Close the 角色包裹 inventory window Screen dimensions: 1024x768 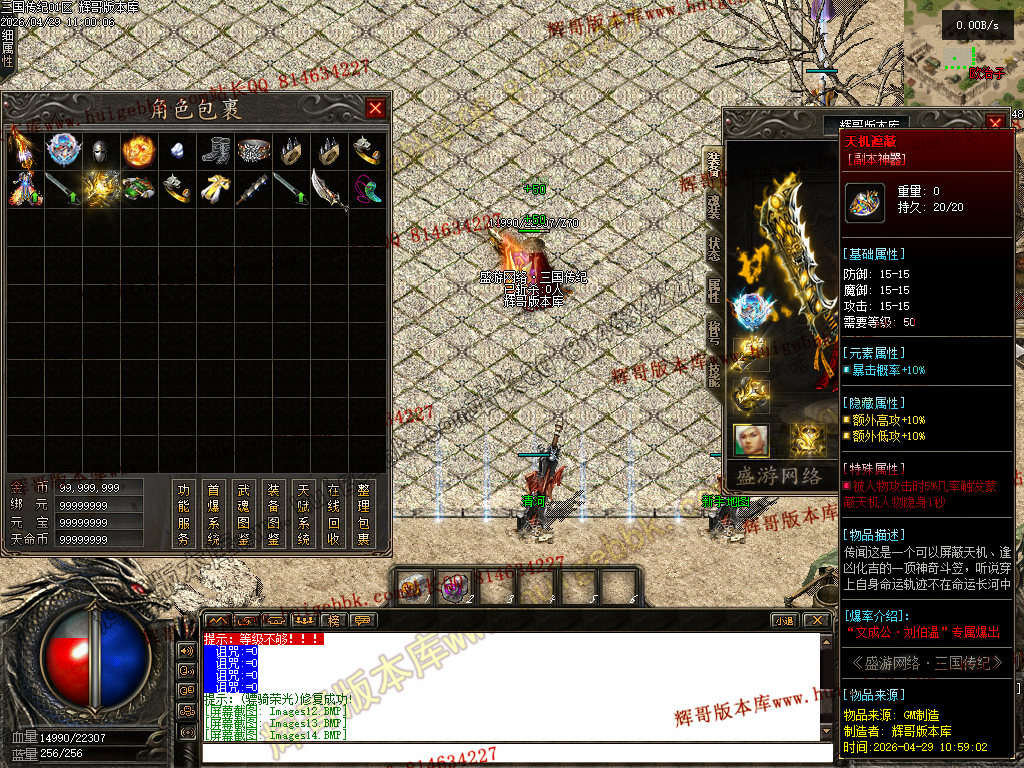(x=376, y=109)
